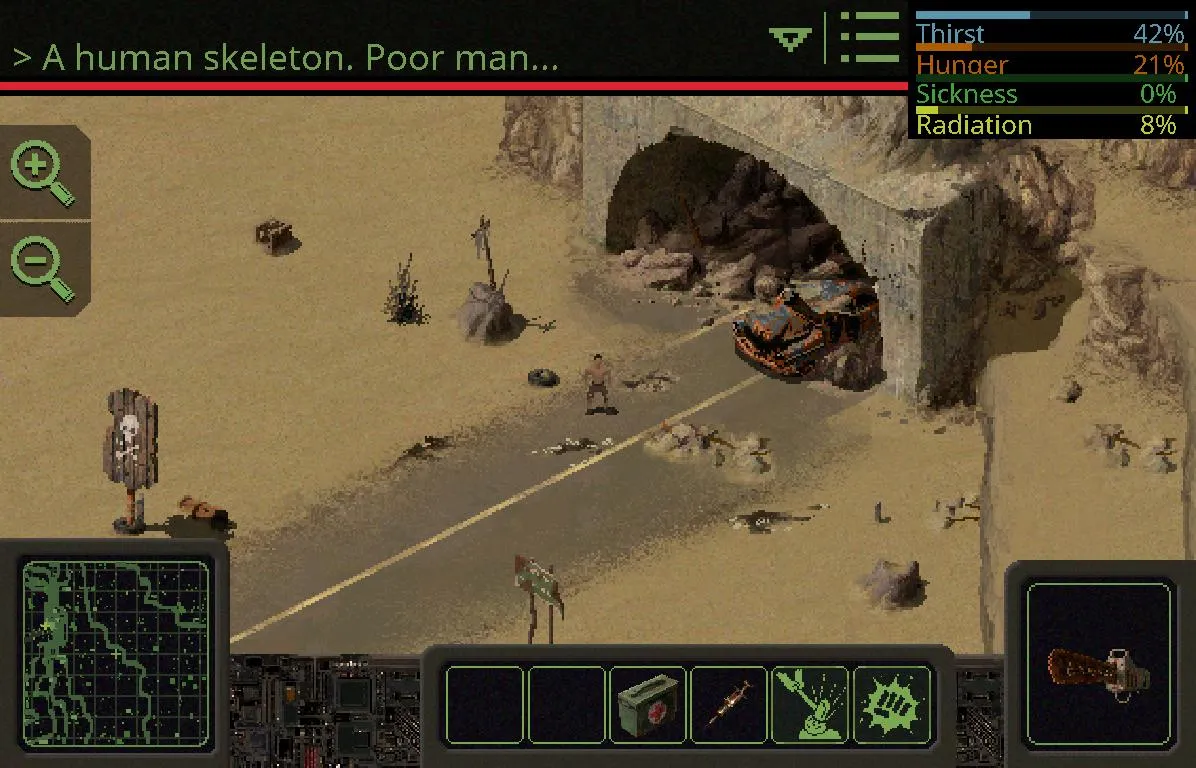Viewport: 1196px width, 768px height.
Task: Expand the message log dropdown arrow
Action: click(x=790, y=39)
